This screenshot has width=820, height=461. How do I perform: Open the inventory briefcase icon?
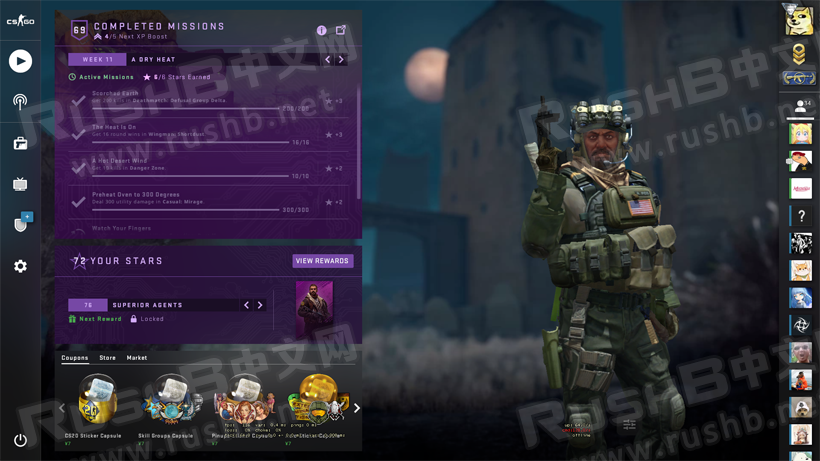20,143
